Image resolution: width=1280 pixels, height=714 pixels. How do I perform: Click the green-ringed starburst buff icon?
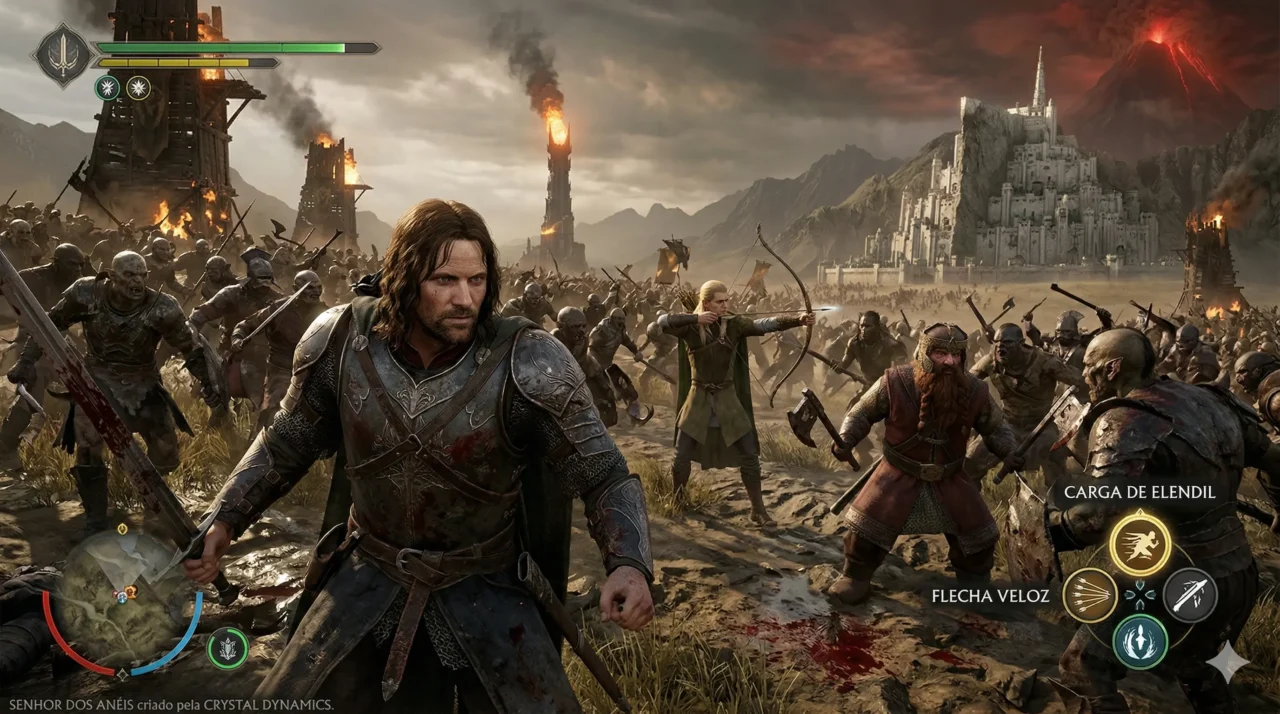coord(107,88)
